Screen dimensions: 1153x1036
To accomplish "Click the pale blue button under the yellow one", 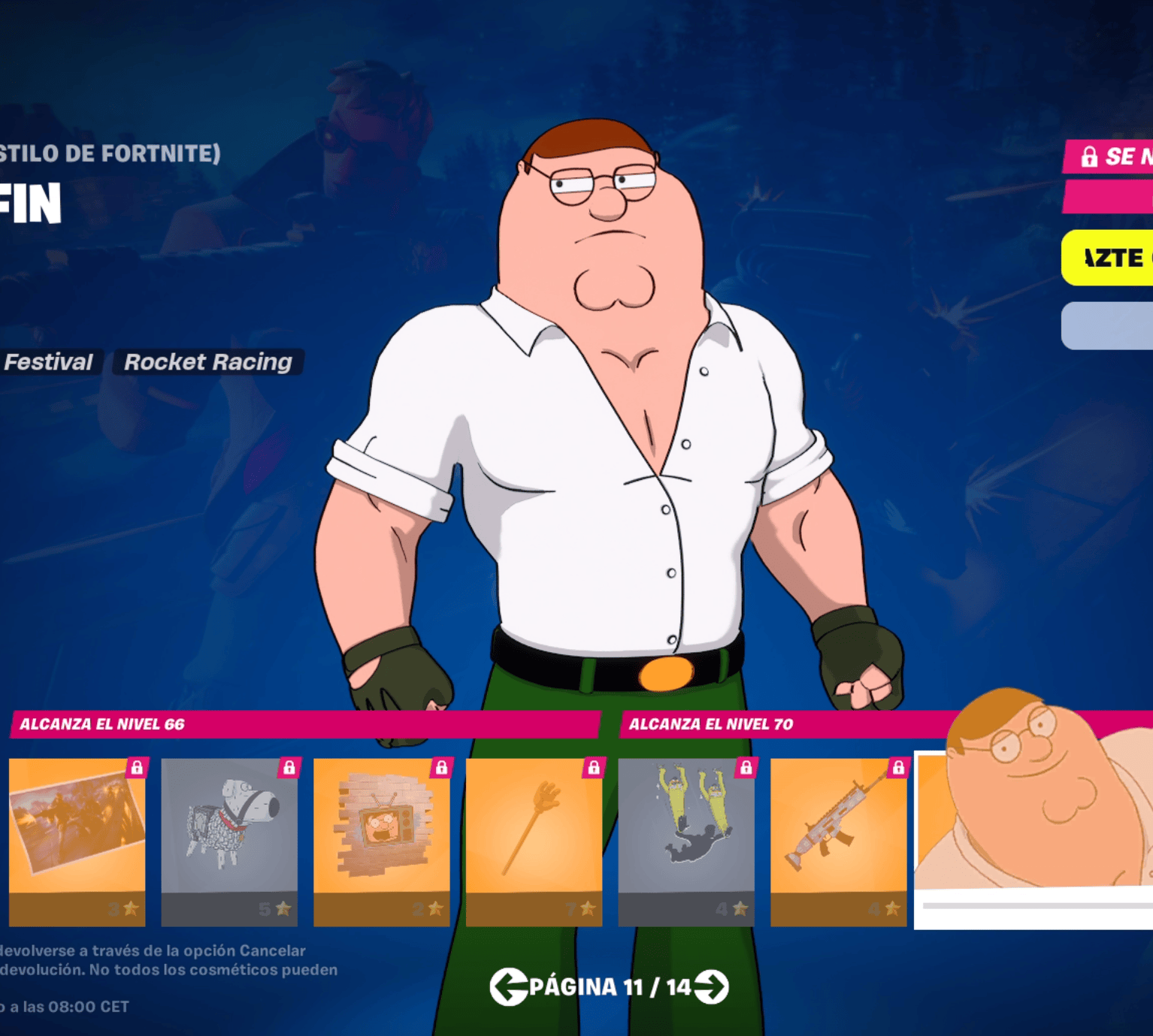I will 1108,325.
